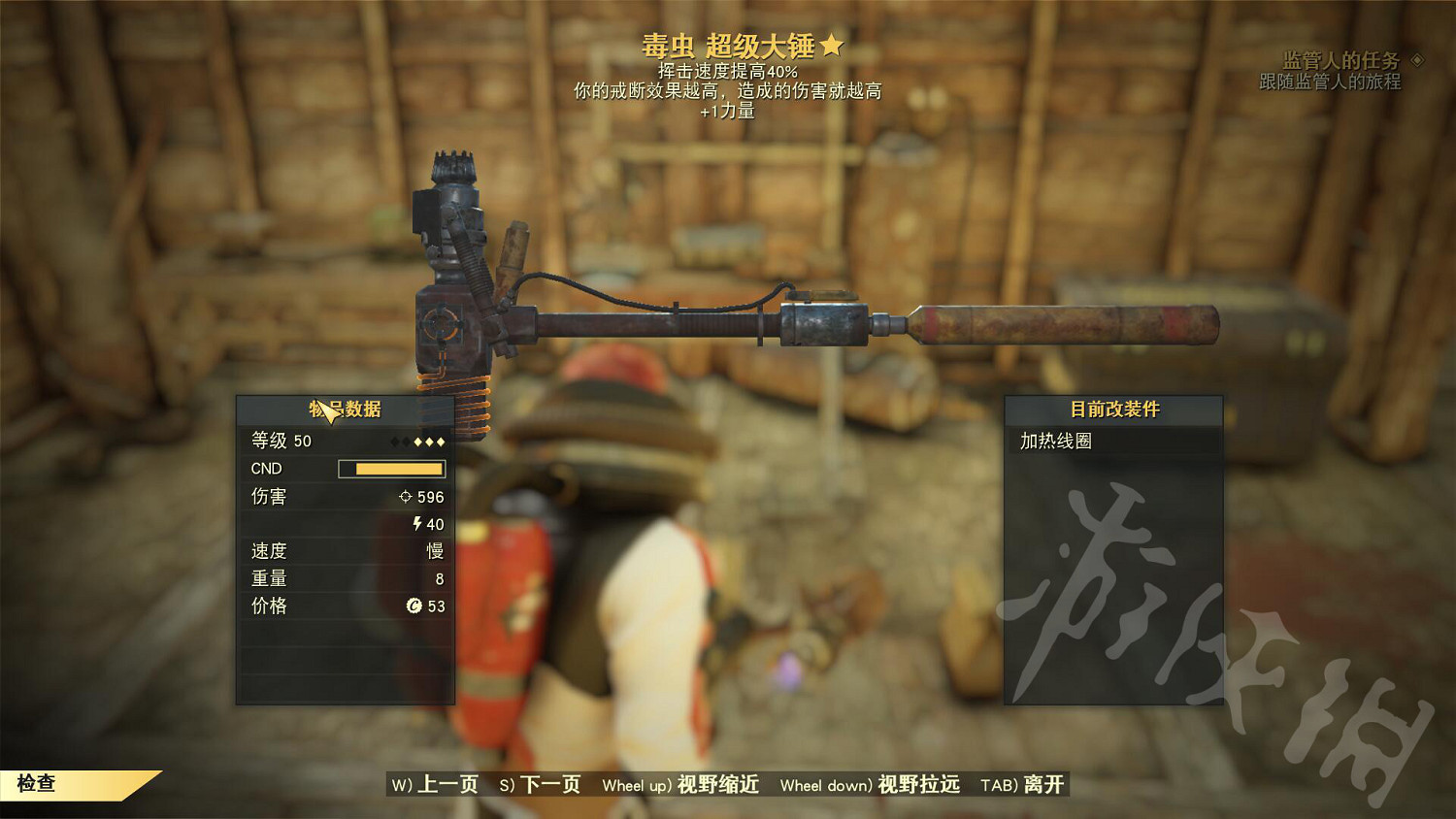
Task: Leave the inspect screen via 离开
Action: (1022, 784)
